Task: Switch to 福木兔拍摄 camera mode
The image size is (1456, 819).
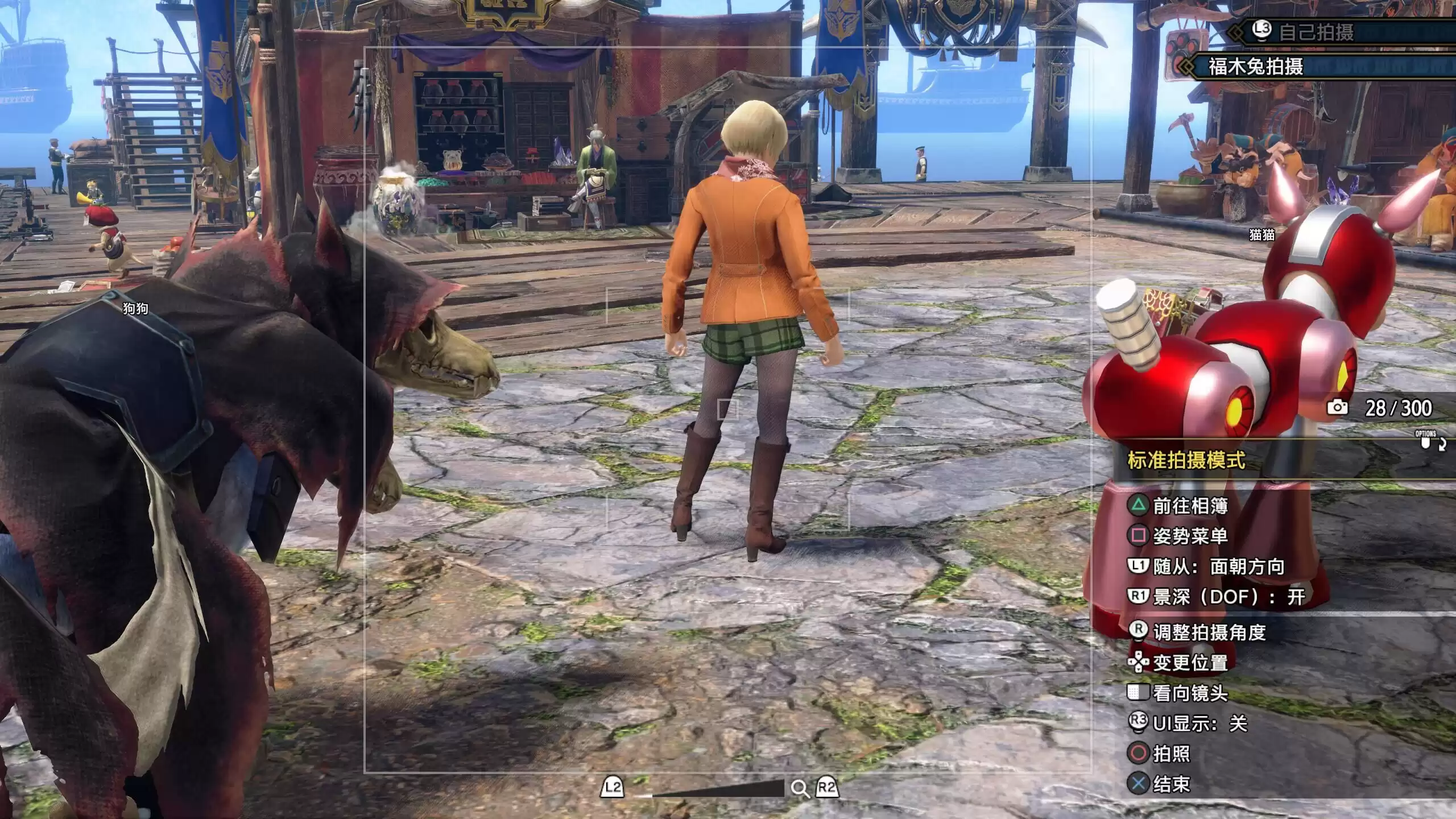Action: tap(1256, 67)
